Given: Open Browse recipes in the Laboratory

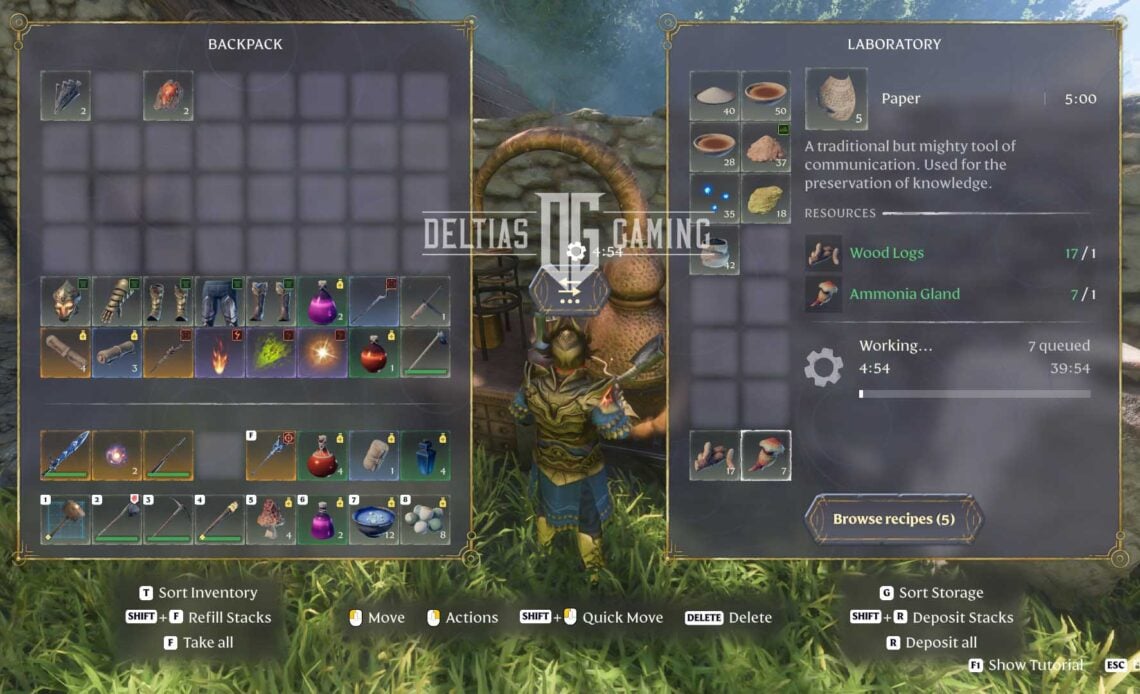Looking at the screenshot, I should tap(893, 519).
